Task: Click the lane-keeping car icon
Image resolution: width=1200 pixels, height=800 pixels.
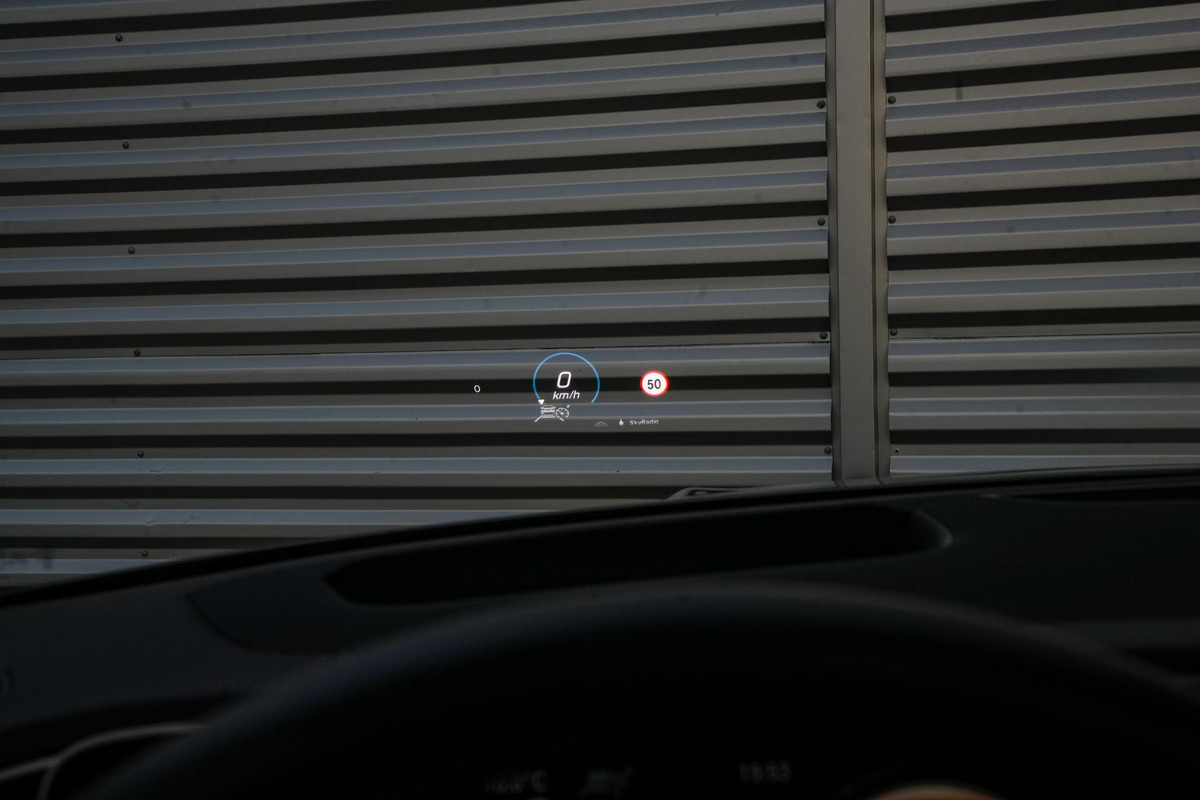Action: [545, 412]
